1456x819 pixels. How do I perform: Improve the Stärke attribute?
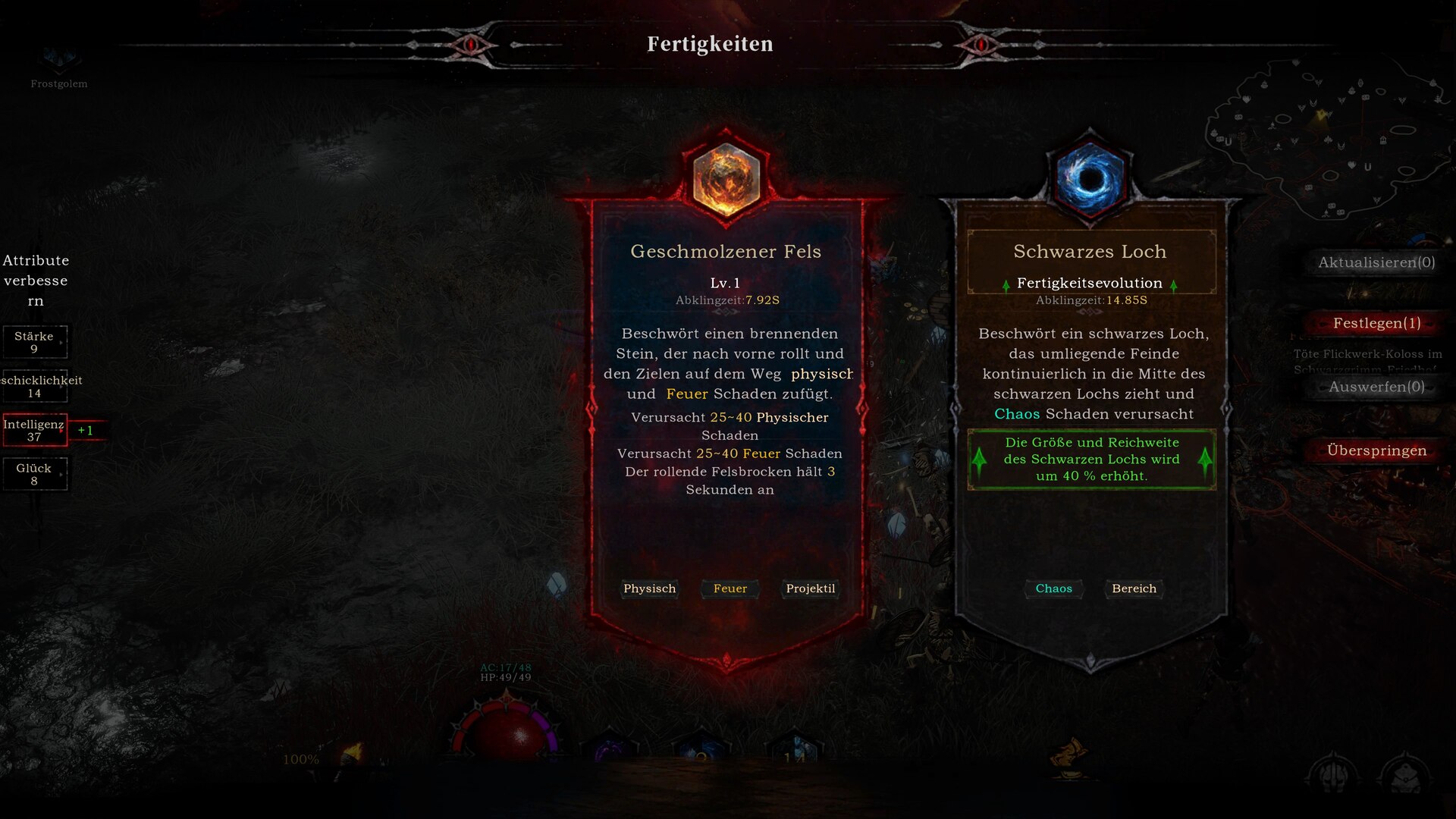point(35,342)
